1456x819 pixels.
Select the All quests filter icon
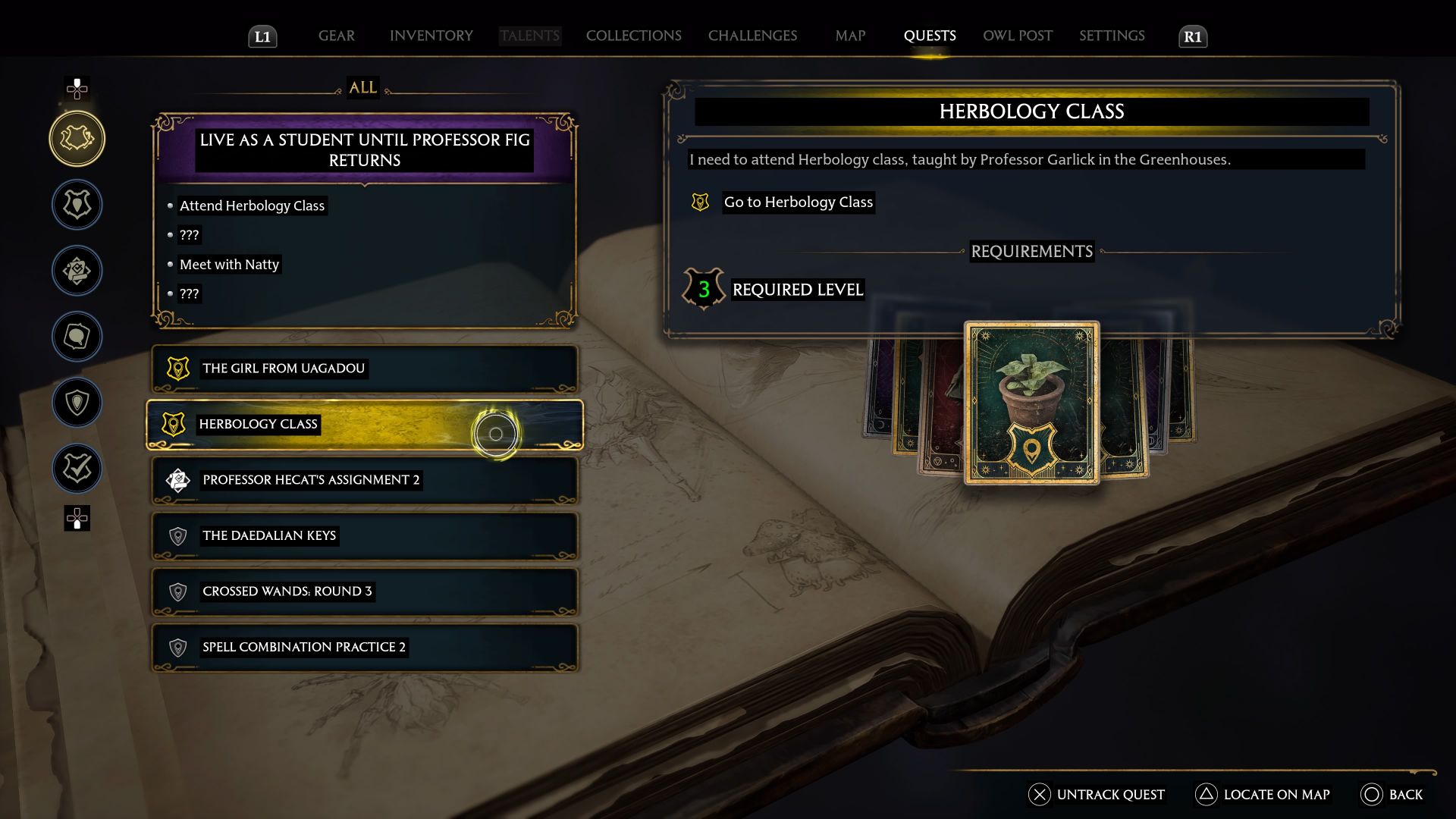pyautogui.click(x=77, y=139)
